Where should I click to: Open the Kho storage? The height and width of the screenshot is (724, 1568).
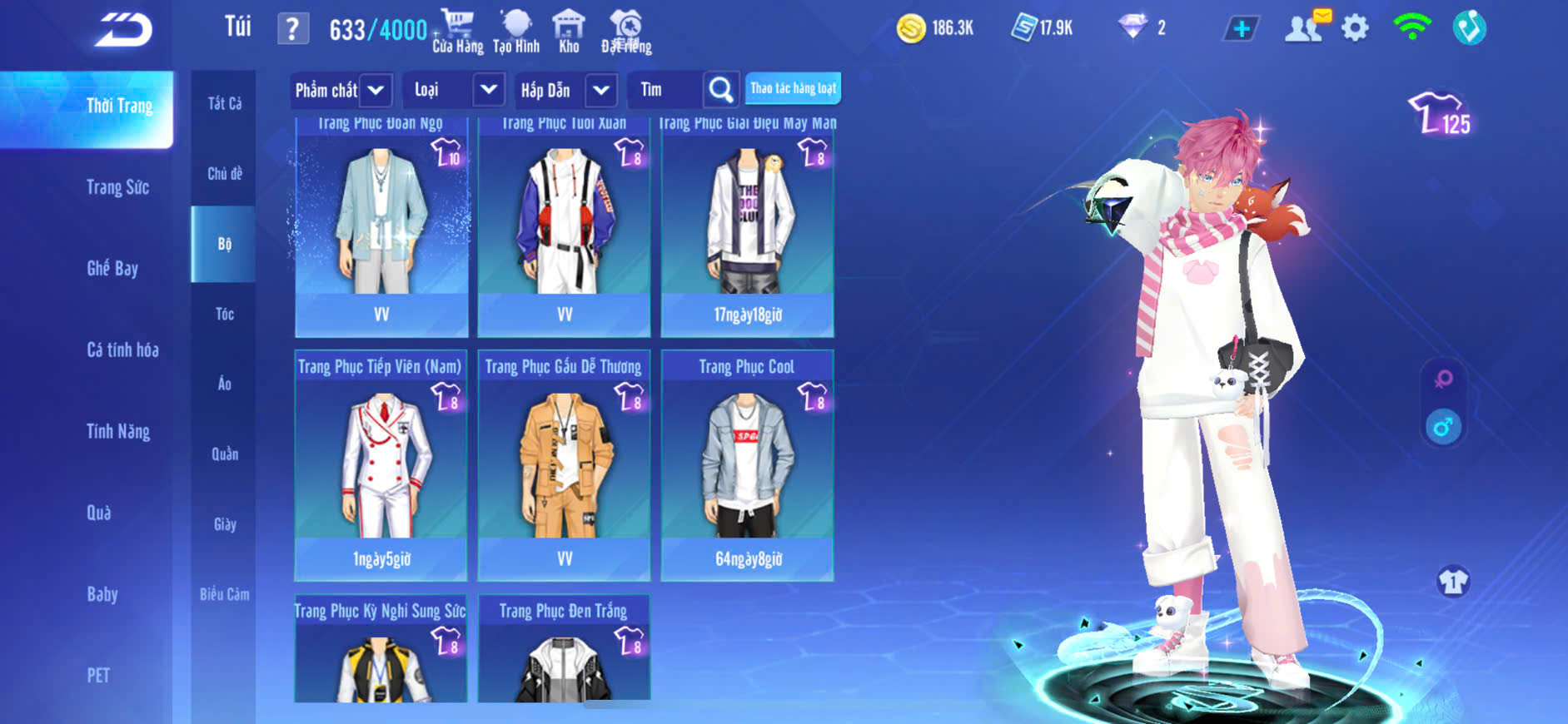(569, 32)
